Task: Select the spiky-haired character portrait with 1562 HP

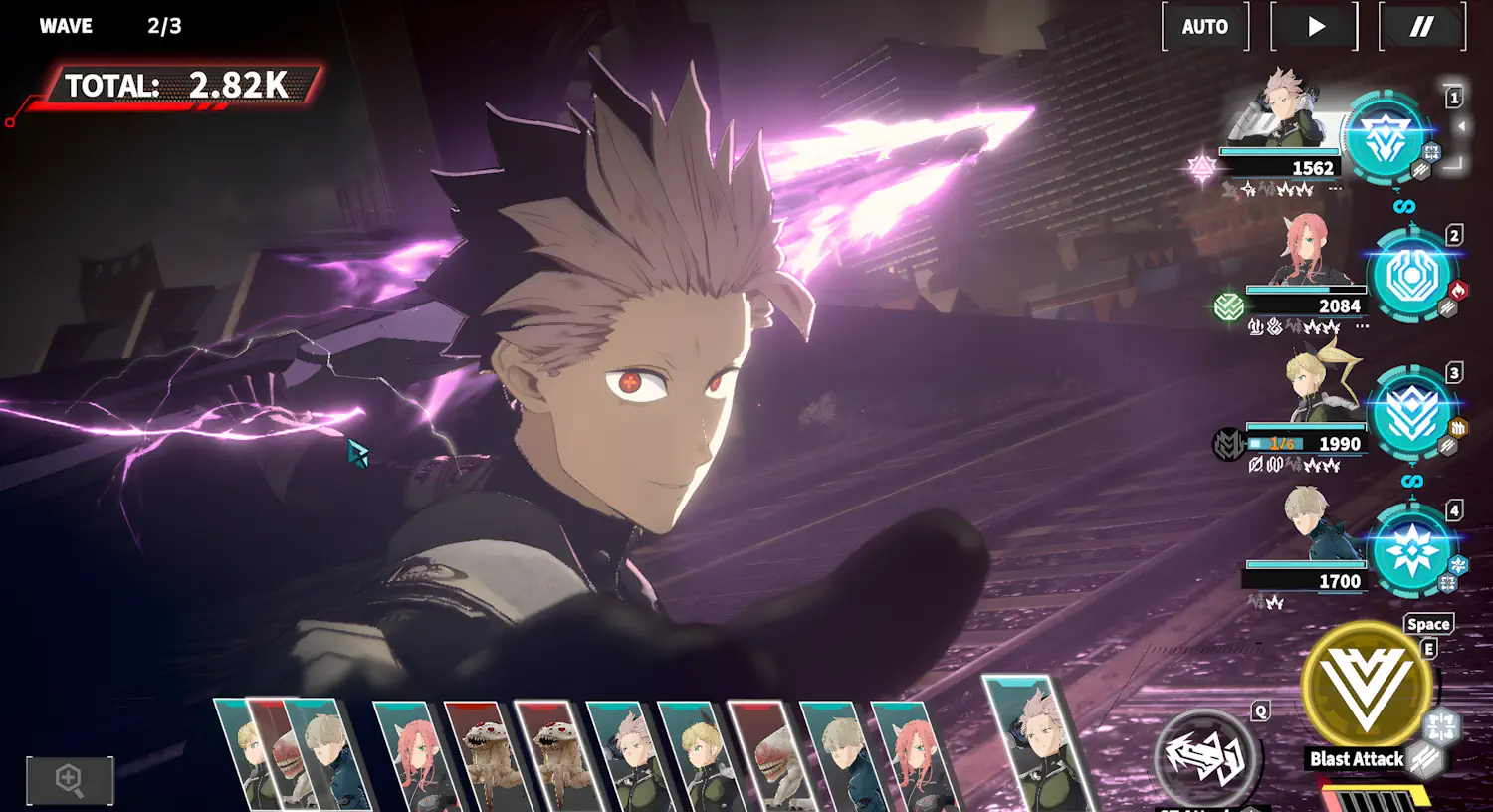Action: (x=1284, y=107)
